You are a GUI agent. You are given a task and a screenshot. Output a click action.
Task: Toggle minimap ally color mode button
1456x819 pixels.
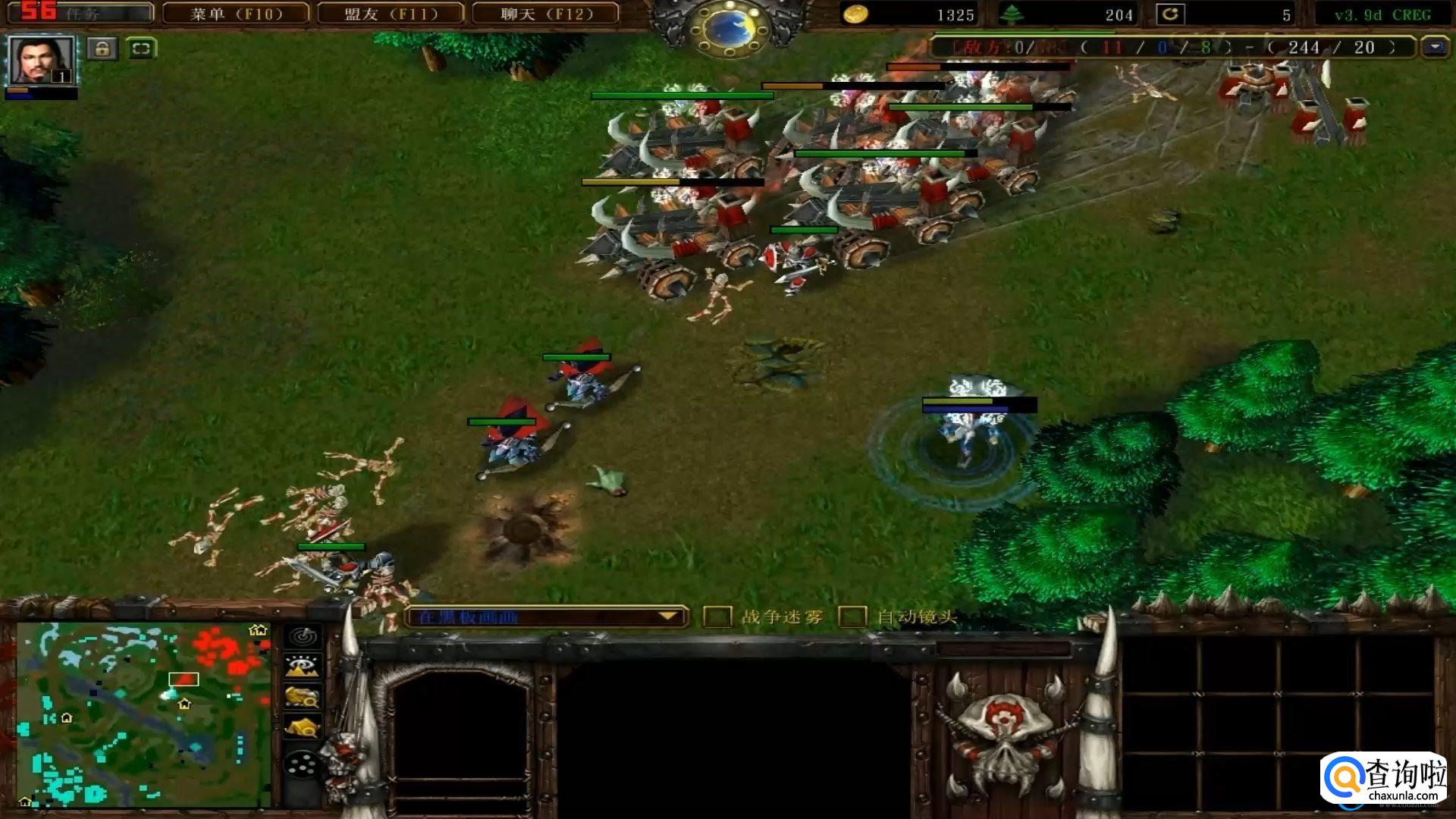pos(303,697)
